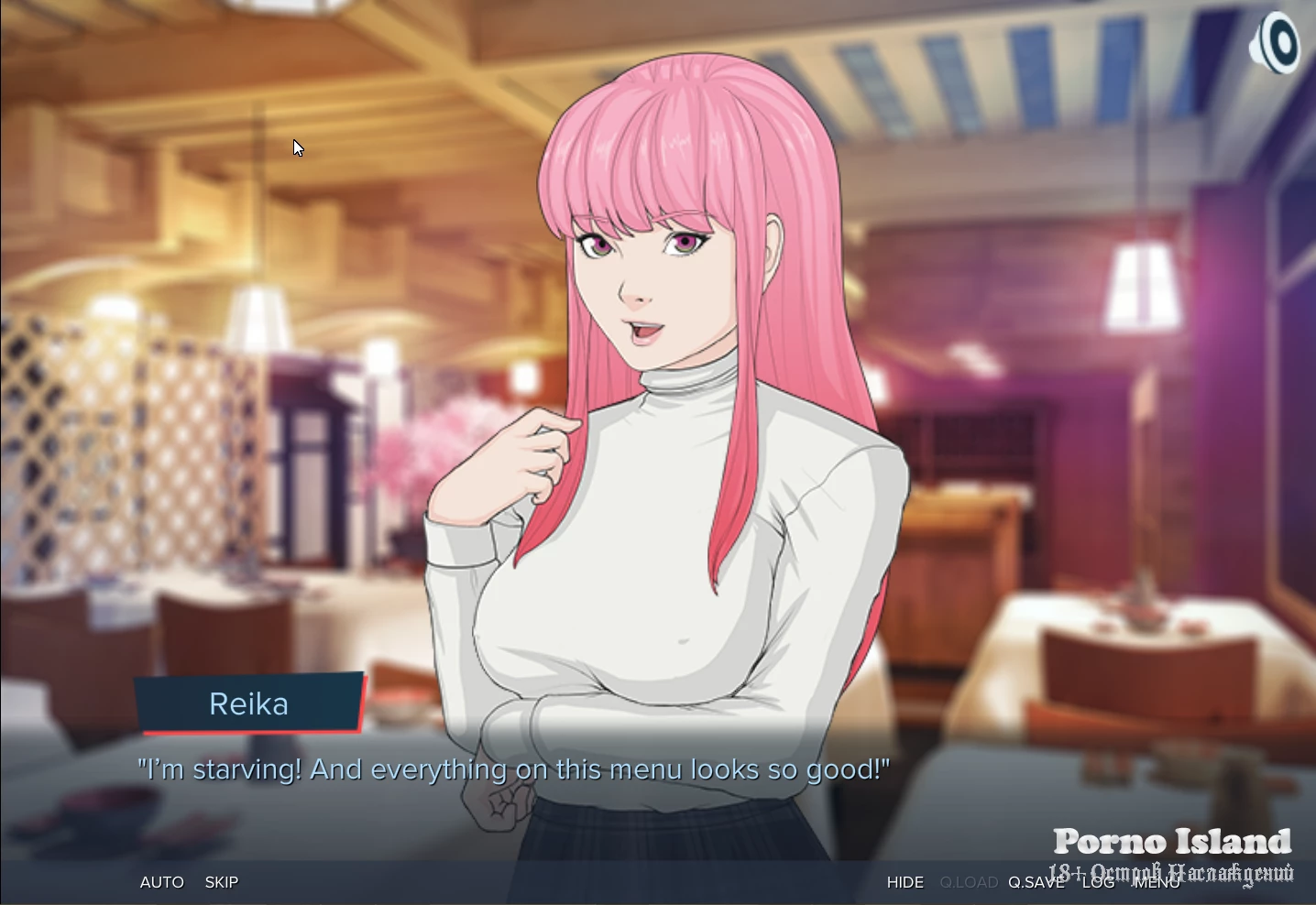
Task: Activate the SKIP button
Action: click(222, 882)
